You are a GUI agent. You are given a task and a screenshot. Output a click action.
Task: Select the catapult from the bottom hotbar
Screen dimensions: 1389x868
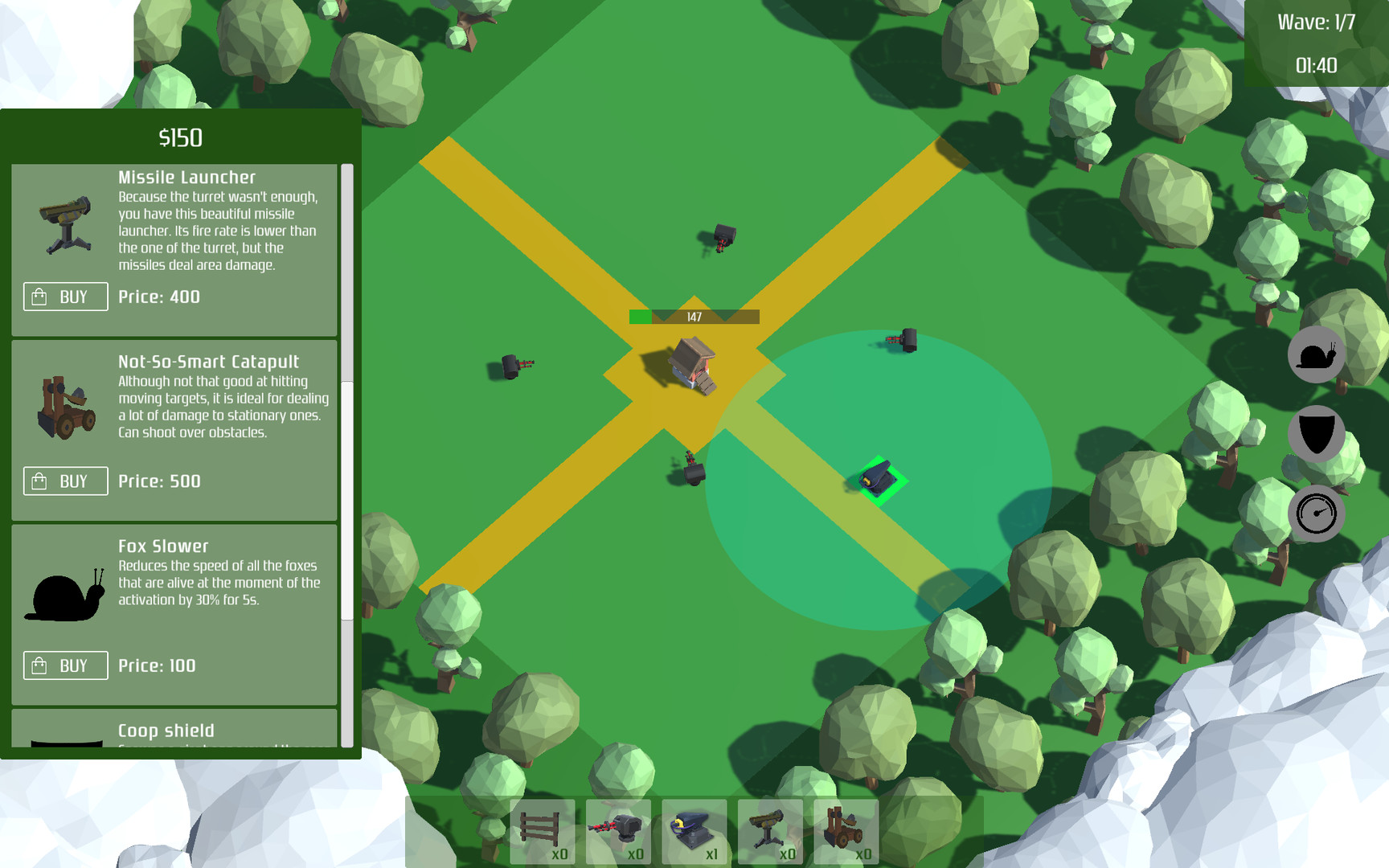pos(842,832)
